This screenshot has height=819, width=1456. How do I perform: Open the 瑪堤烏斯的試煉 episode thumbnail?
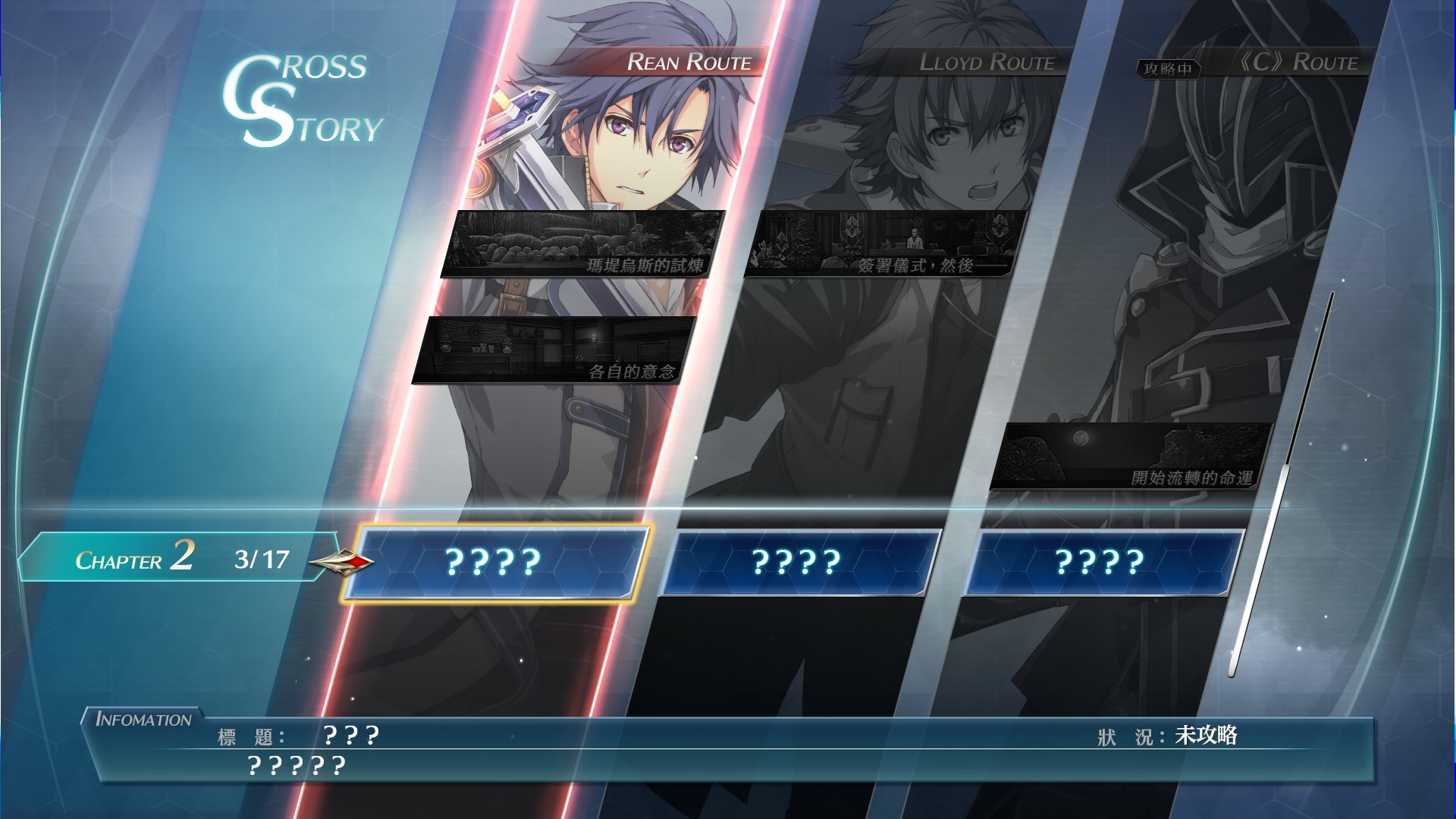(x=582, y=244)
